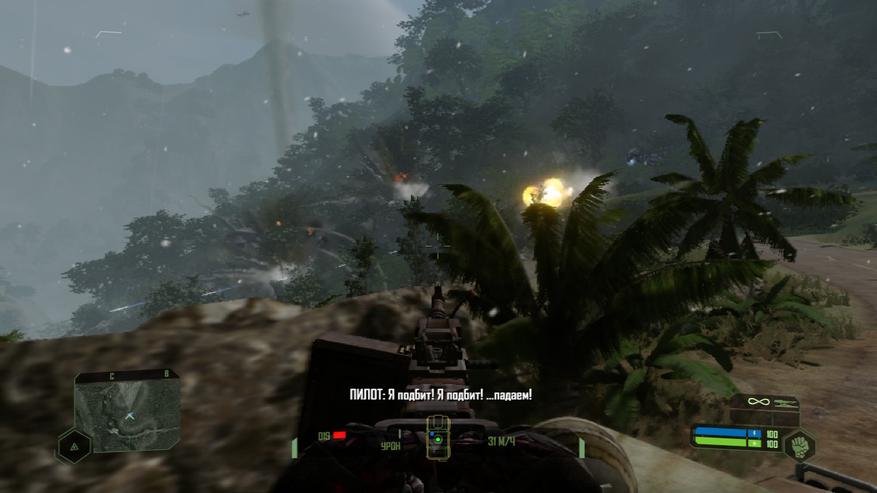Click the vehicle seat diagram icon
877x493 pixels.
coord(435,439)
